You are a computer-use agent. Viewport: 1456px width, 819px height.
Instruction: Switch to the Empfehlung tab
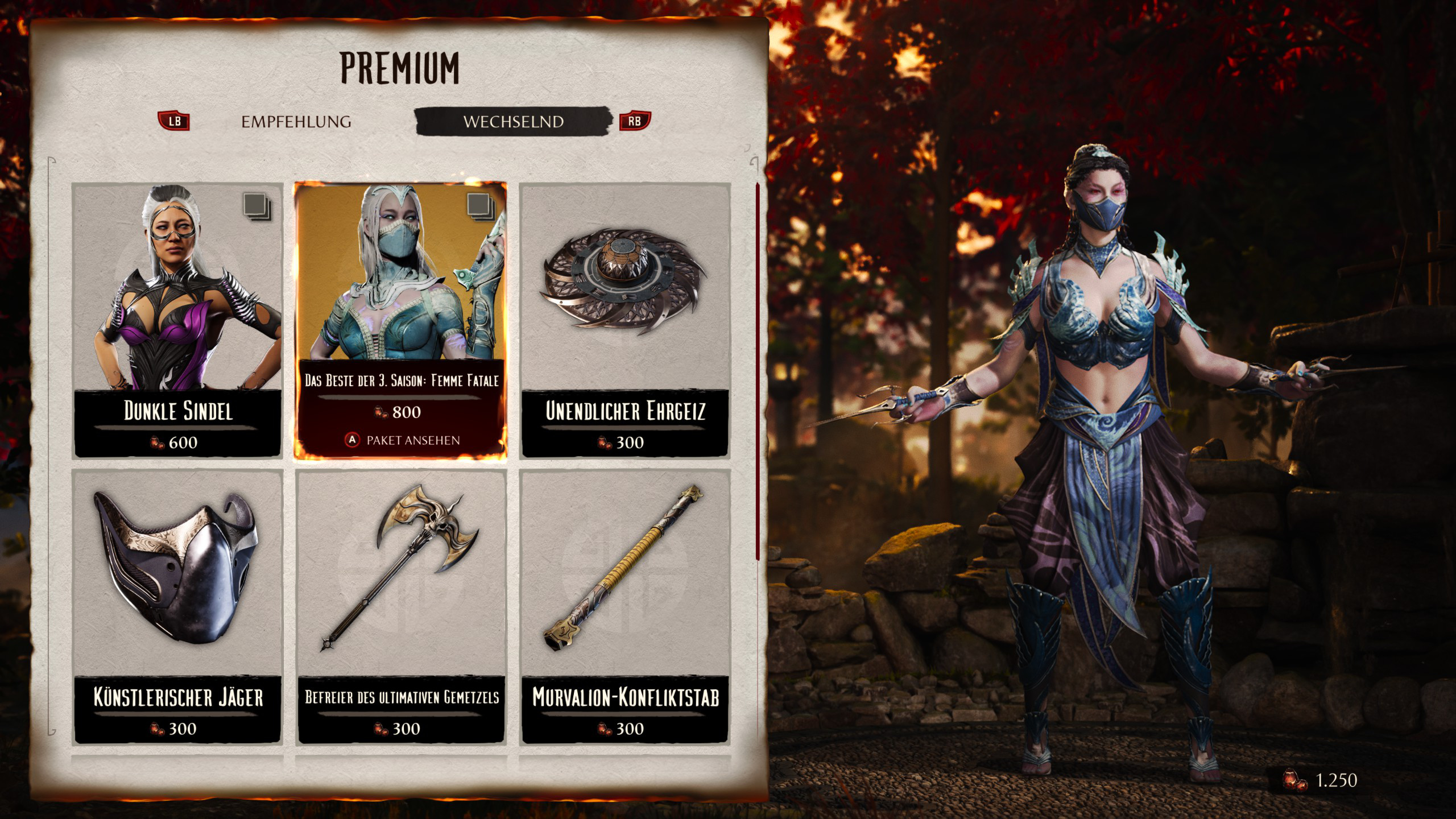point(296,122)
